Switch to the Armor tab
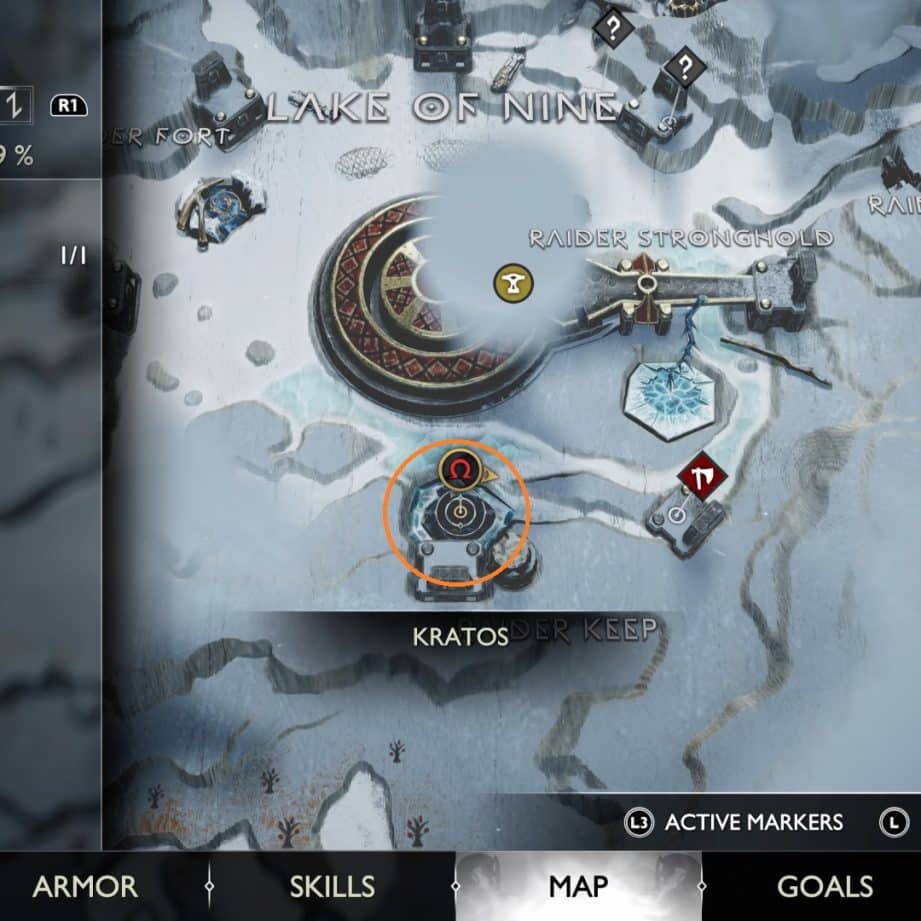 click(x=85, y=886)
